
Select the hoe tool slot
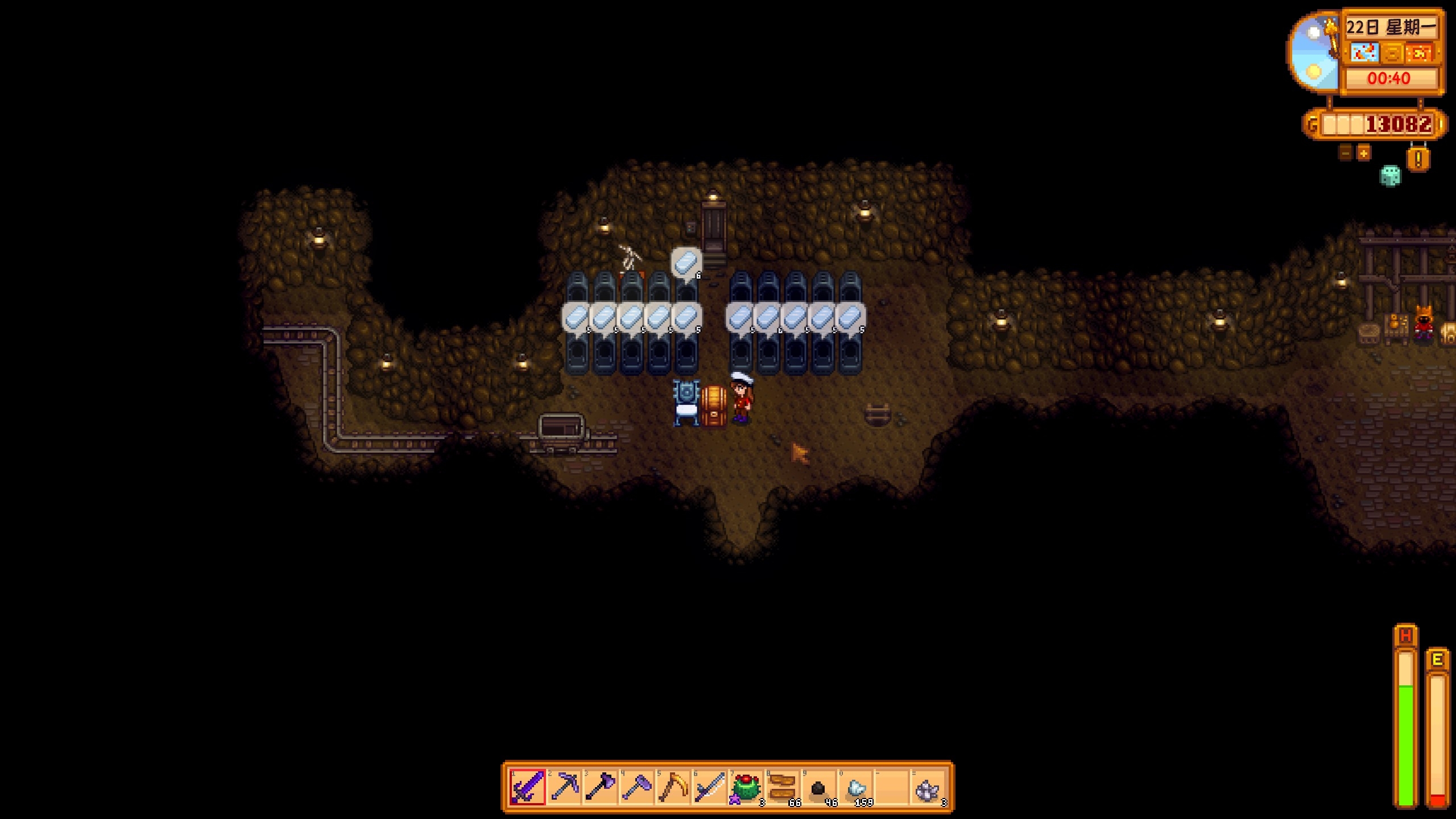coord(637,788)
